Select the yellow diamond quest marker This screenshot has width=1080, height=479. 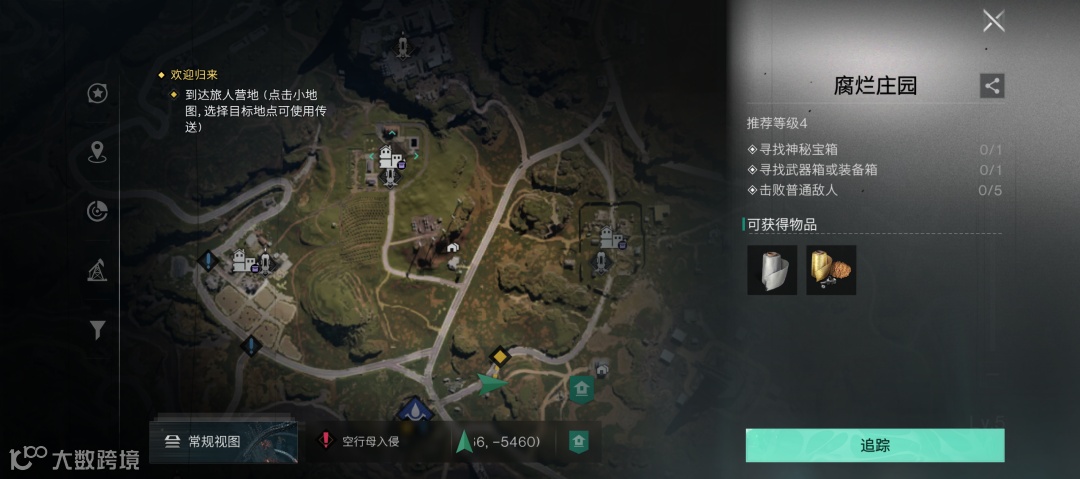click(498, 356)
